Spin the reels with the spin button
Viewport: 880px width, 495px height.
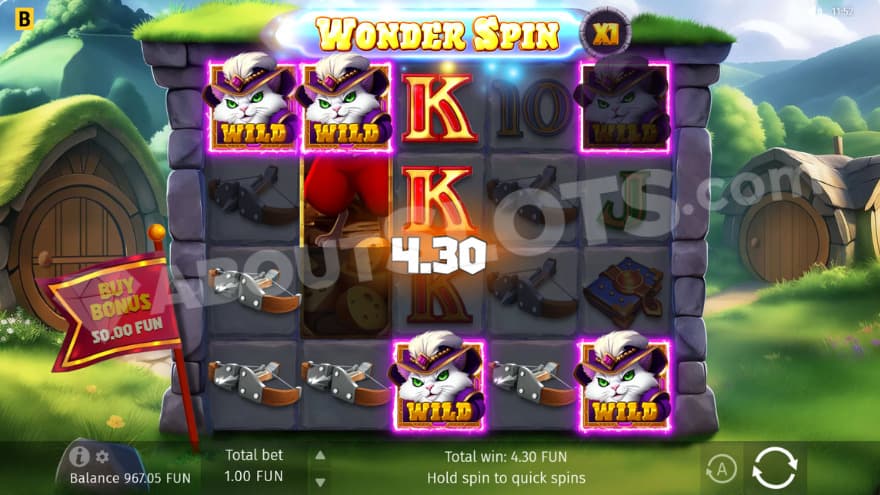(x=774, y=467)
